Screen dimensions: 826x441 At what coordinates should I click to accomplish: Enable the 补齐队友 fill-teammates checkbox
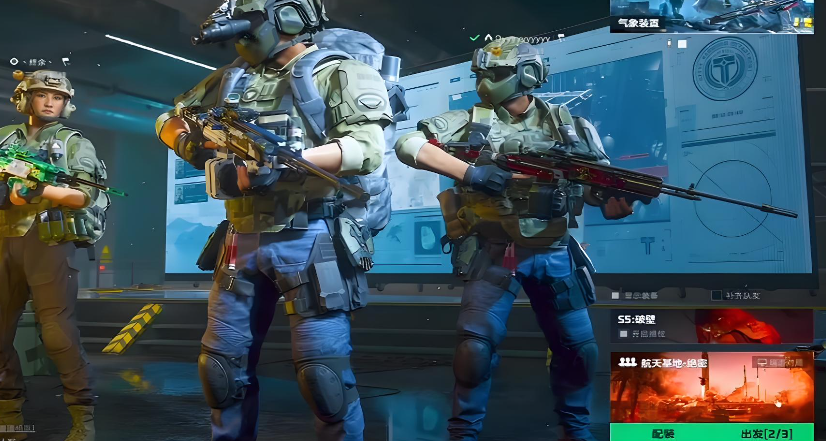point(716,295)
